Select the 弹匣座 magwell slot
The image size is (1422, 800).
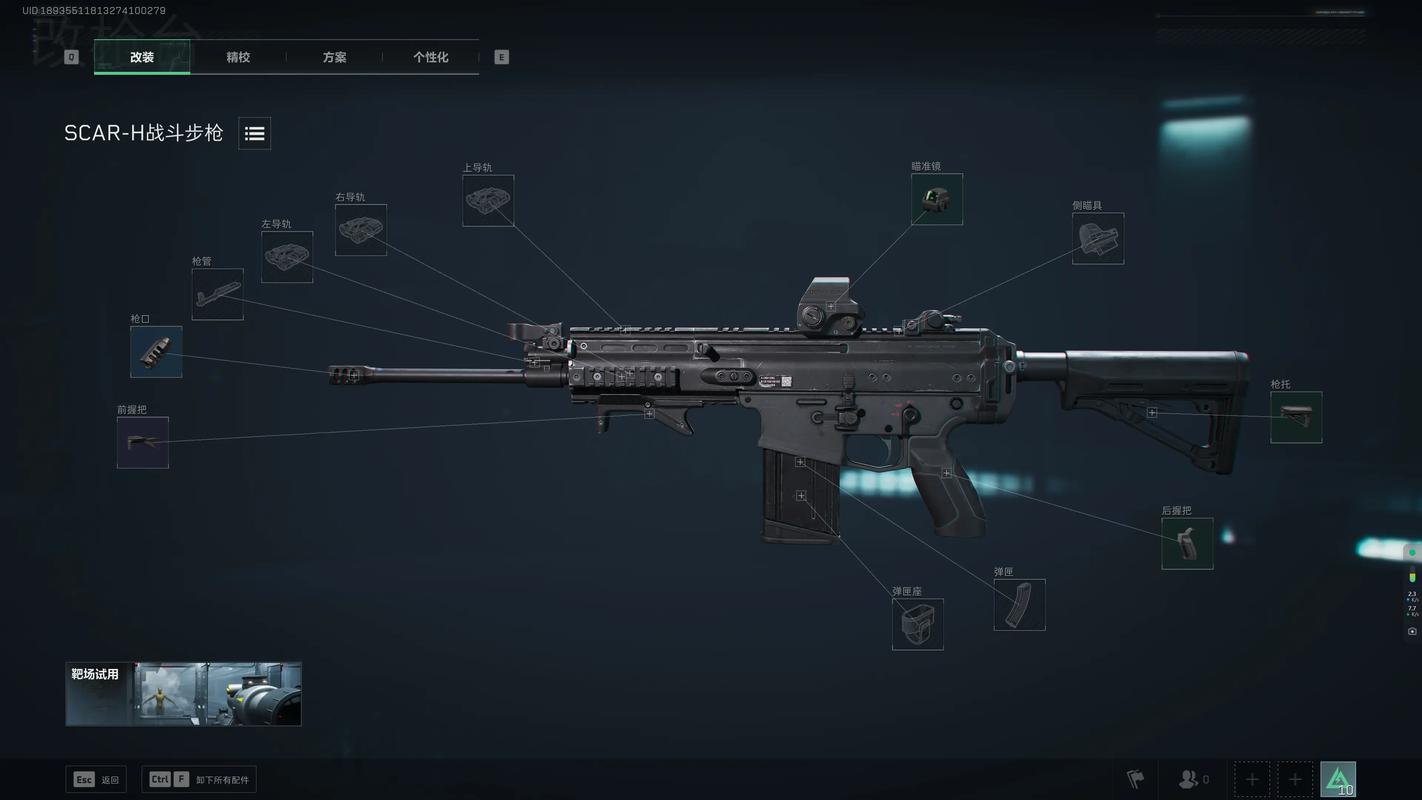[x=918, y=624]
